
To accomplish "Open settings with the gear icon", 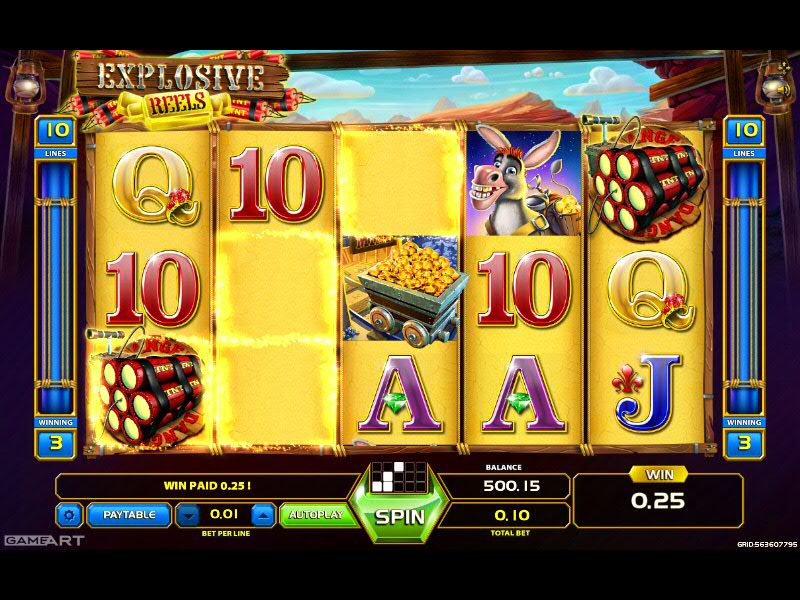I will click(x=69, y=516).
